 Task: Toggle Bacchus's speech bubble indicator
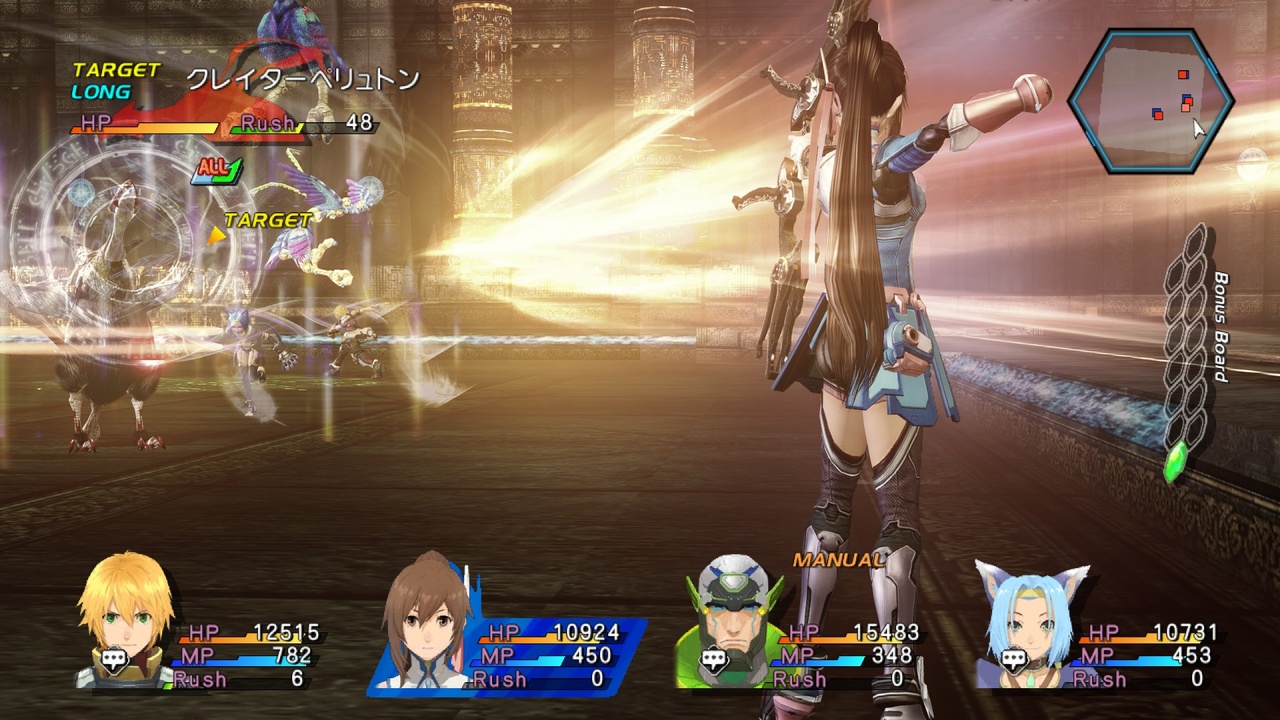(714, 657)
